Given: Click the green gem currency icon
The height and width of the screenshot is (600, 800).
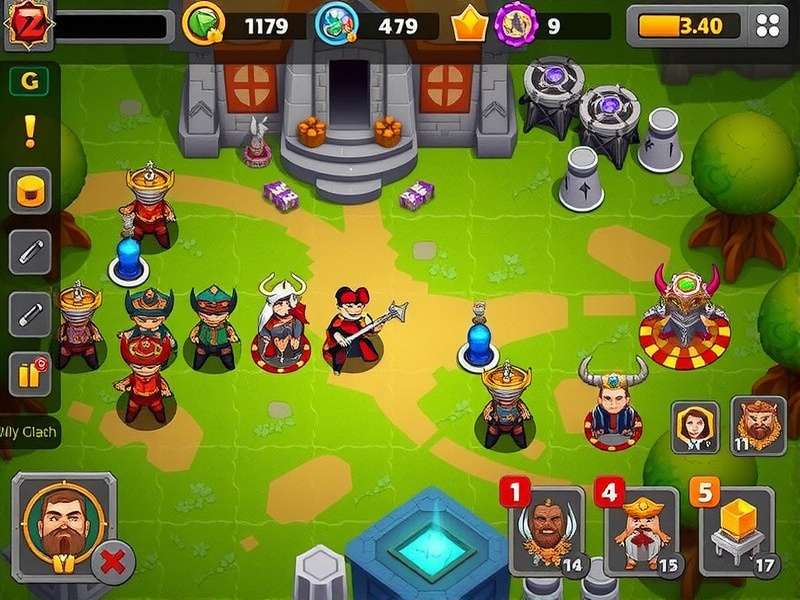Looking at the screenshot, I should pos(204,25).
